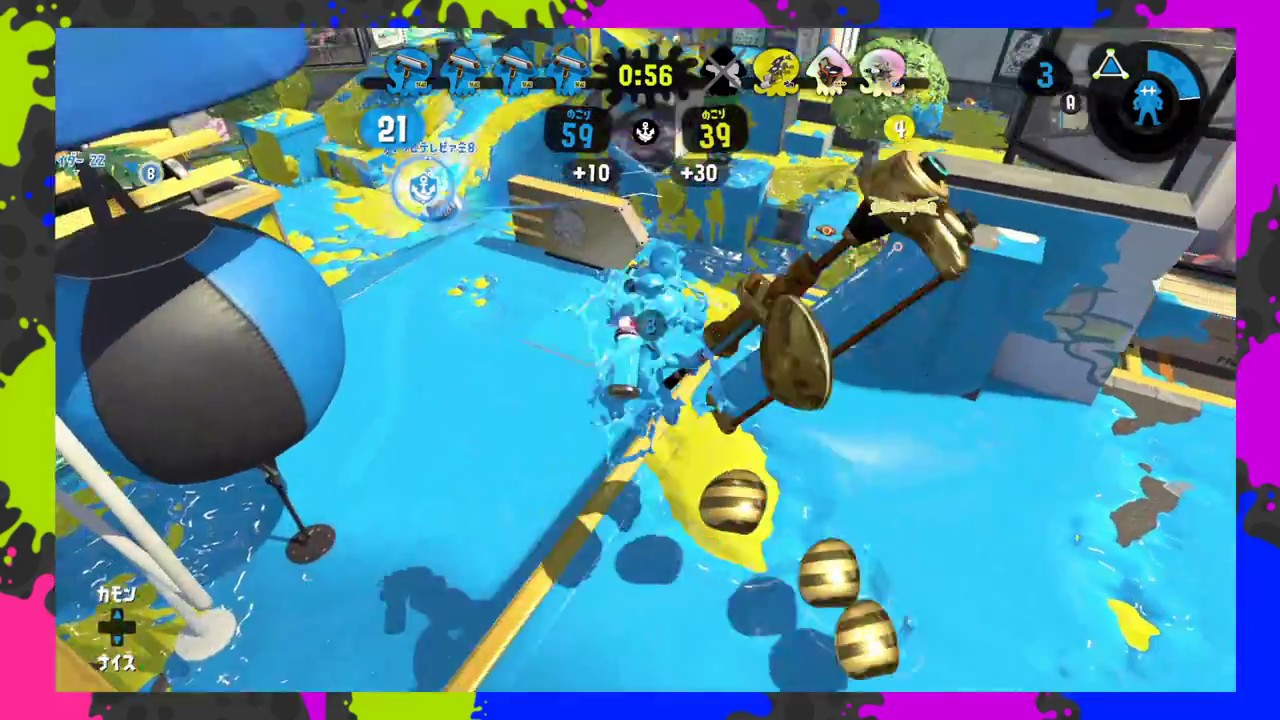Screen dimensions: 1280x720
Task: Click the player nametag under the 21 counter
Action: tap(430, 147)
